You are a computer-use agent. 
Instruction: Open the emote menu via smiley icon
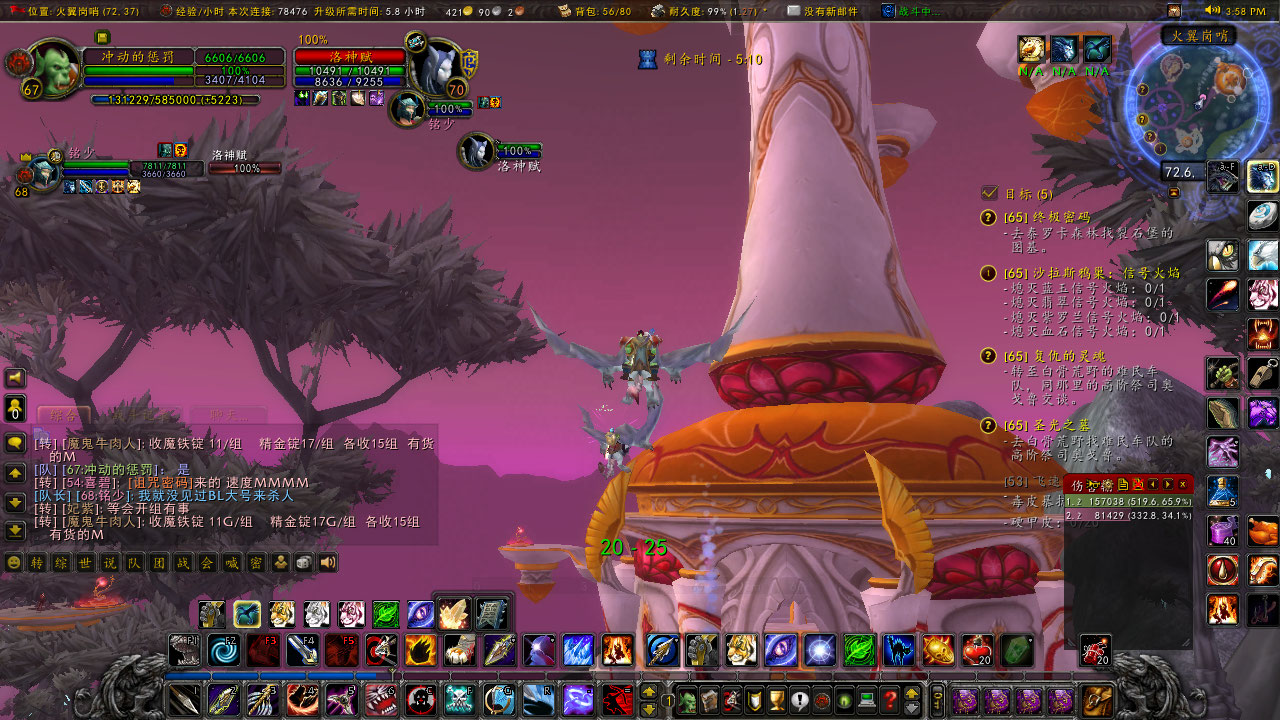tap(11, 562)
